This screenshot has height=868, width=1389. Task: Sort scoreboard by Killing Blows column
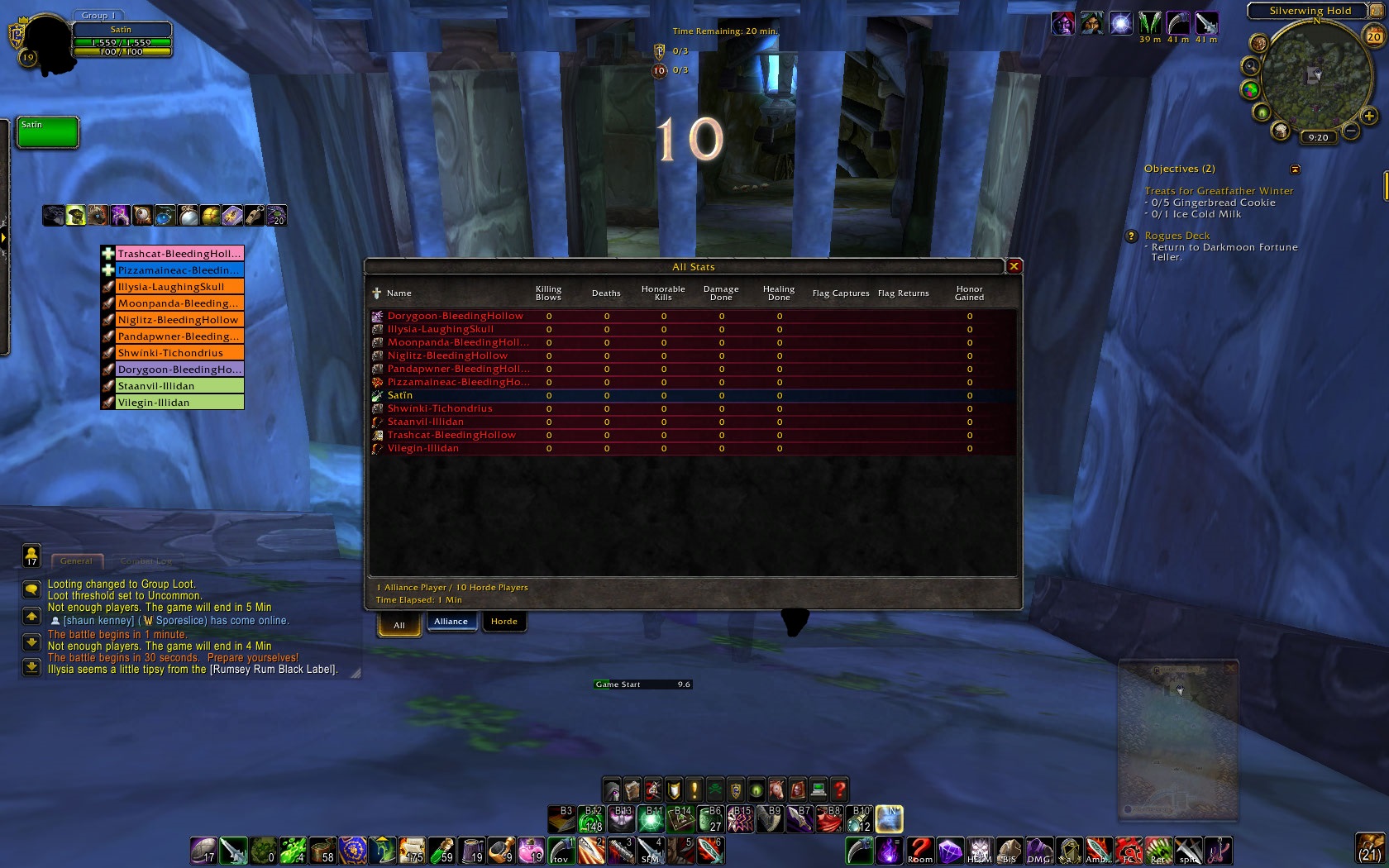tap(548, 293)
